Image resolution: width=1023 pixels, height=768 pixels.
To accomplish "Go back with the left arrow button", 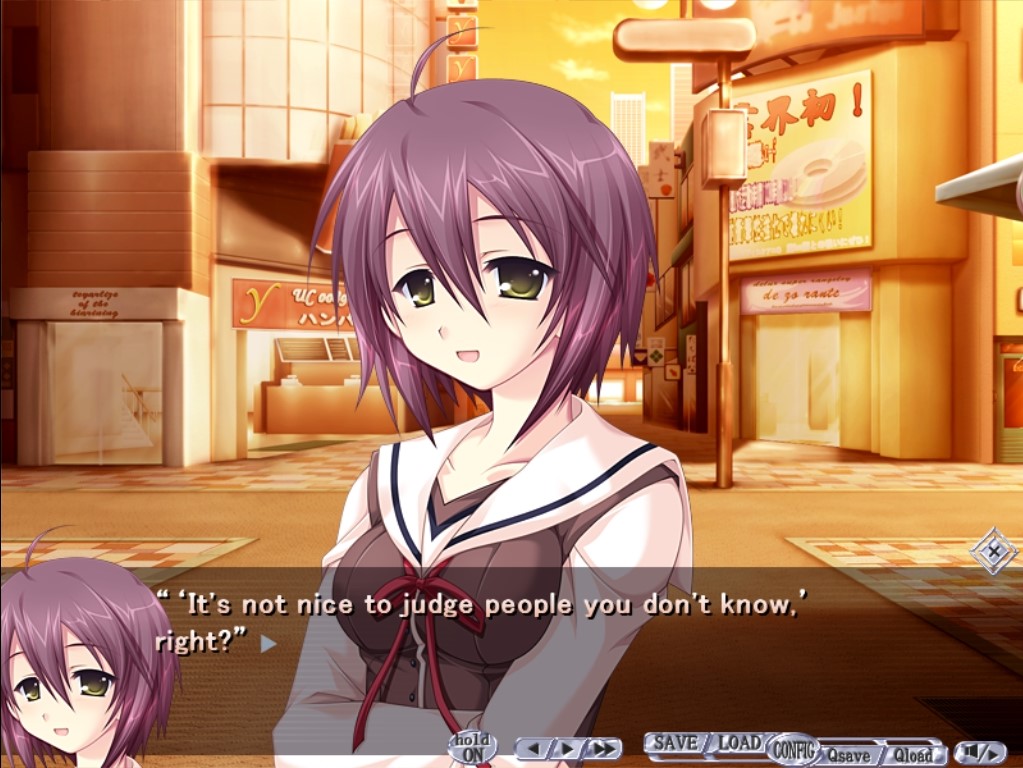I will click(x=536, y=748).
